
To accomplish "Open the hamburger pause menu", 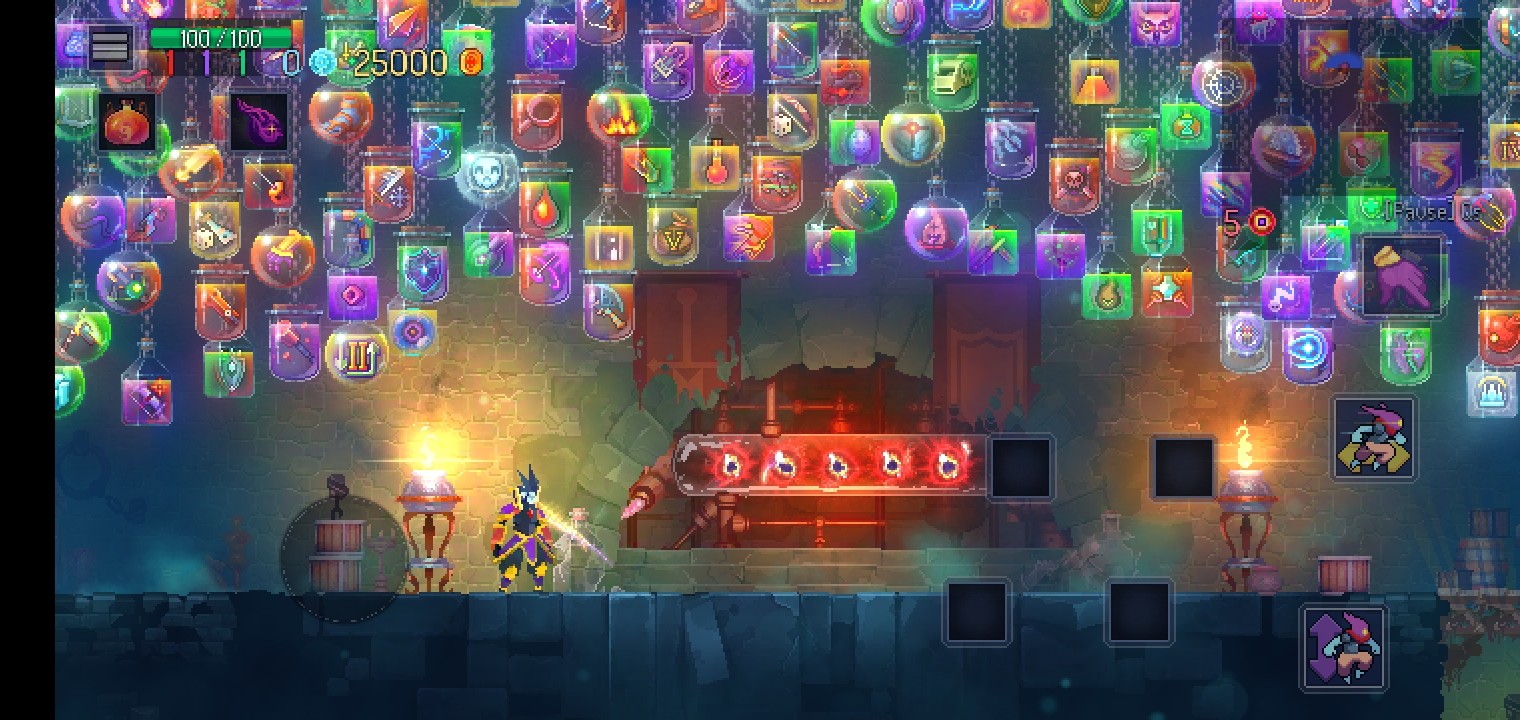I will [109, 45].
